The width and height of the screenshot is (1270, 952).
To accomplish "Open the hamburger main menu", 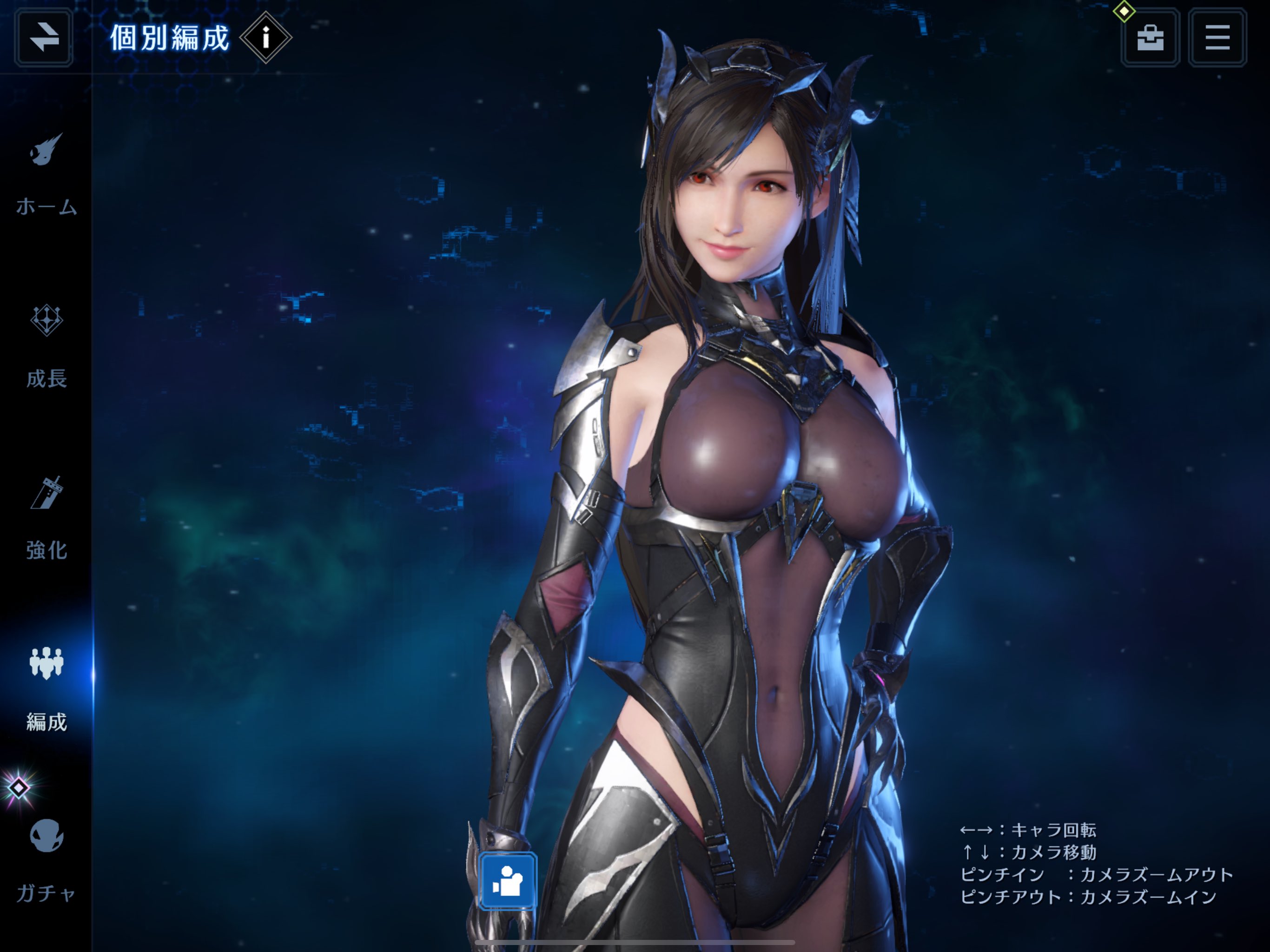I will coord(1217,38).
